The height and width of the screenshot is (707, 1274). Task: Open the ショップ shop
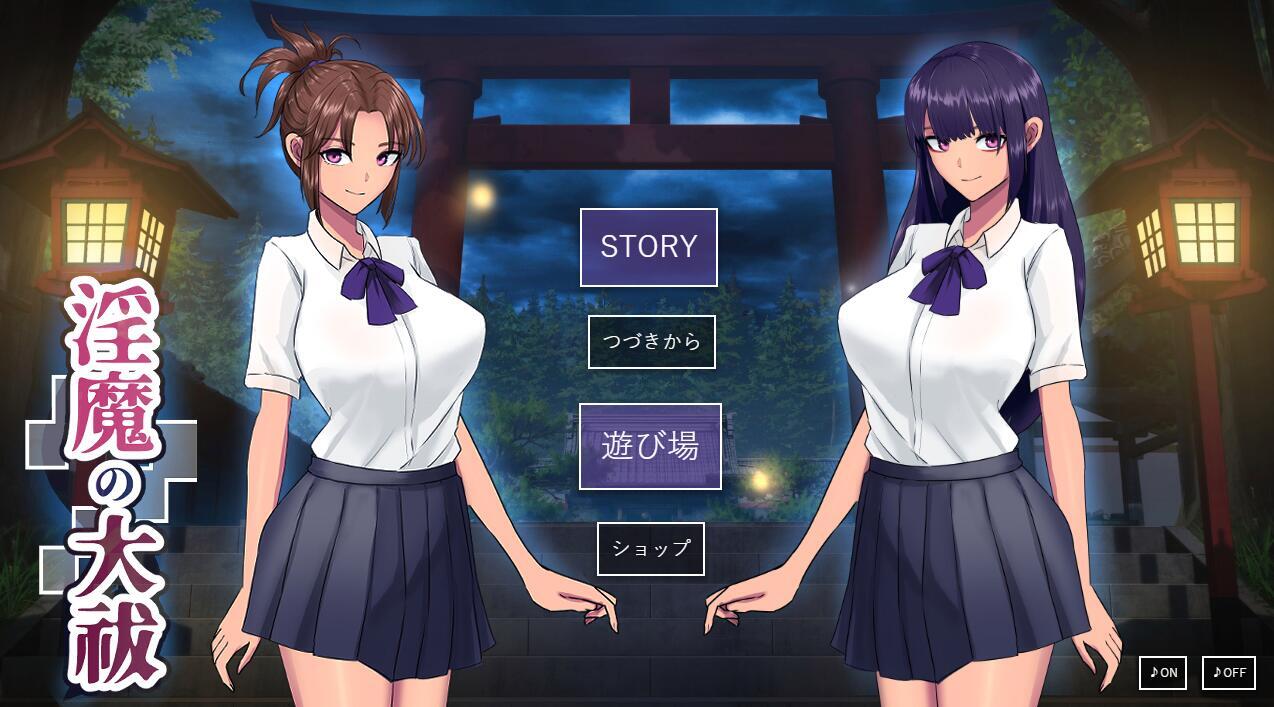[x=650, y=549]
